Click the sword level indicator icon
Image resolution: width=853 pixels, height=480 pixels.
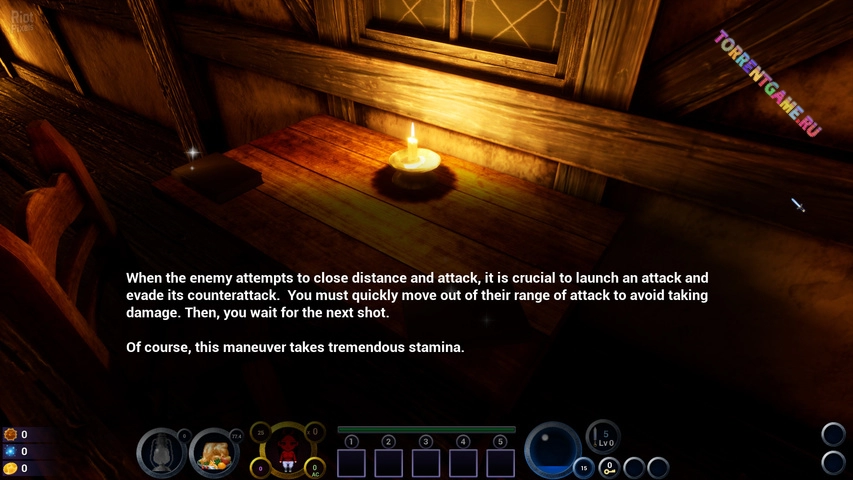(603, 436)
